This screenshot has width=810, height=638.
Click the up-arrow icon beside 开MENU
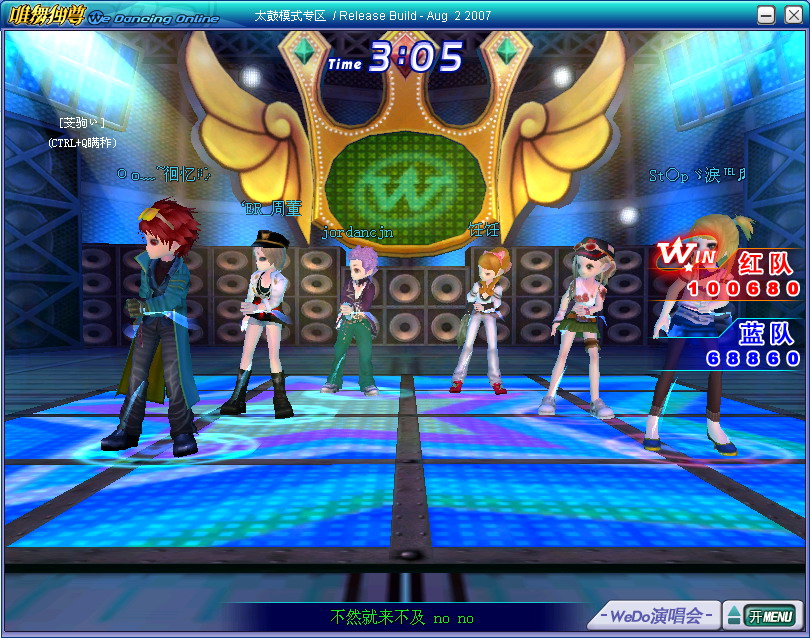click(x=732, y=615)
